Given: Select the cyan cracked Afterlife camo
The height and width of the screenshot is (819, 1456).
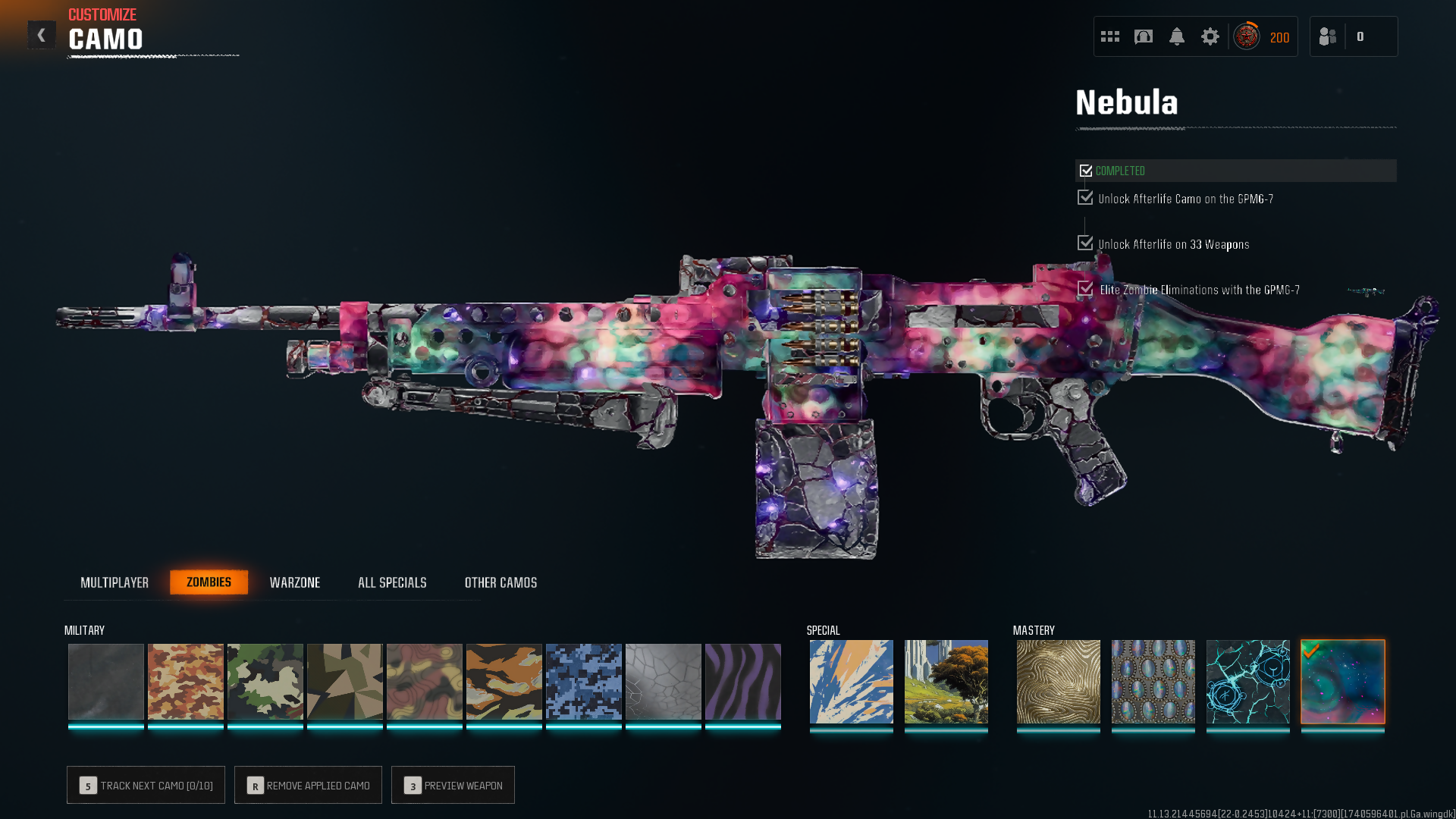Looking at the screenshot, I should pyautogui.click(x=1248, y=681).
